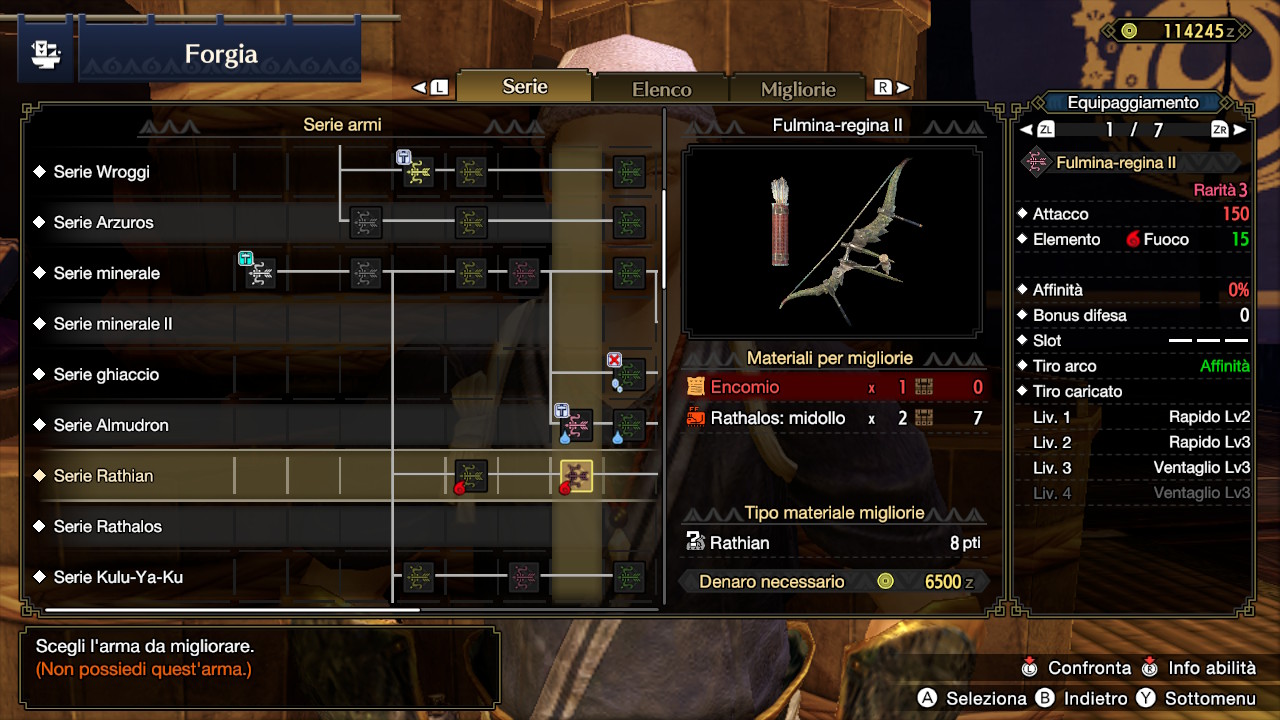
Task: Pick the Serie ghiaccio row
Action: (106, 374)
